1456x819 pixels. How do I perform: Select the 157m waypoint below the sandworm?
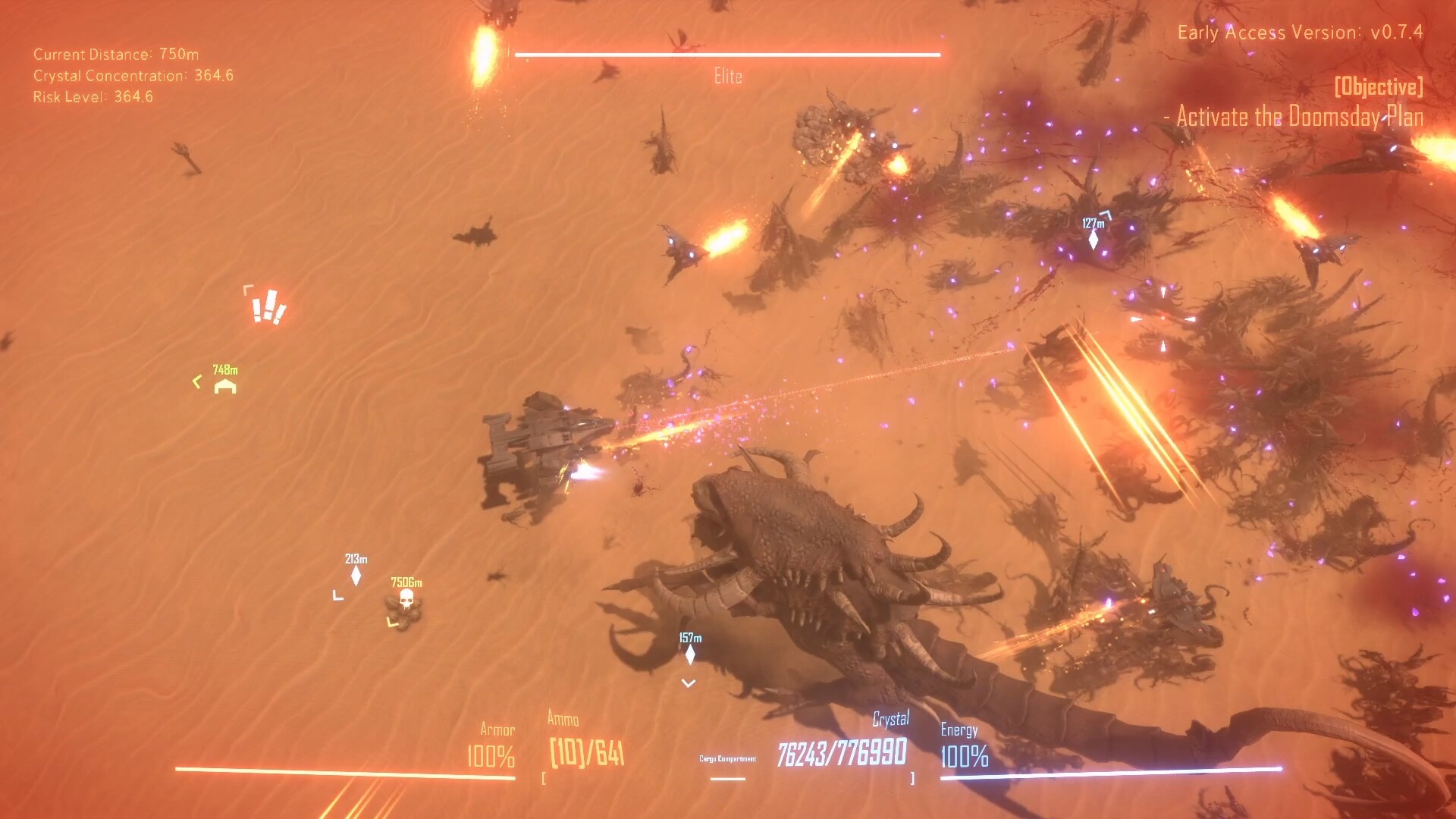[x=689, y=654]
